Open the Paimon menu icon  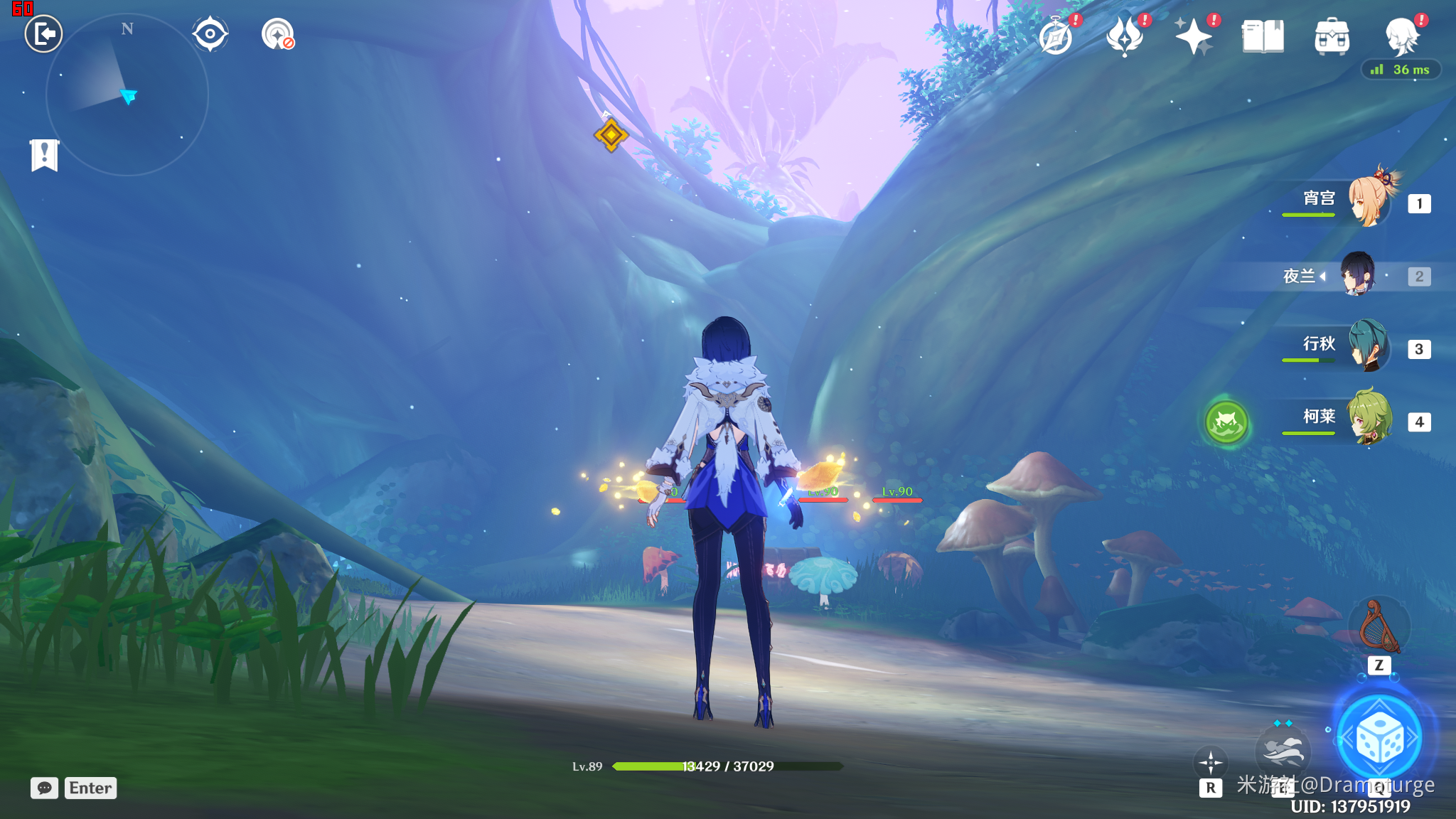coord(1402,37)
